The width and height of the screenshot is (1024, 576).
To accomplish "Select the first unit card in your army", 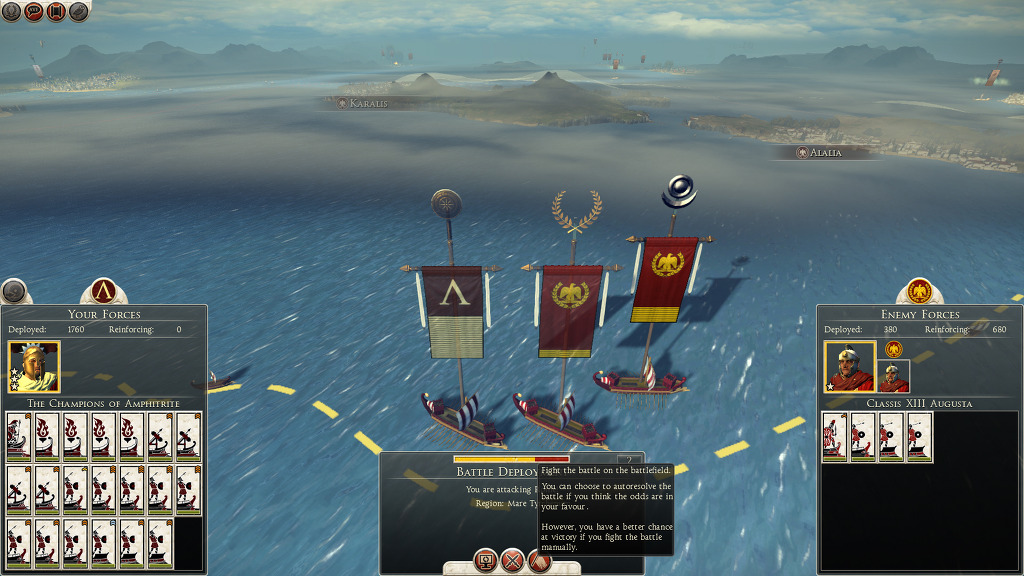I will coord(19,437).
